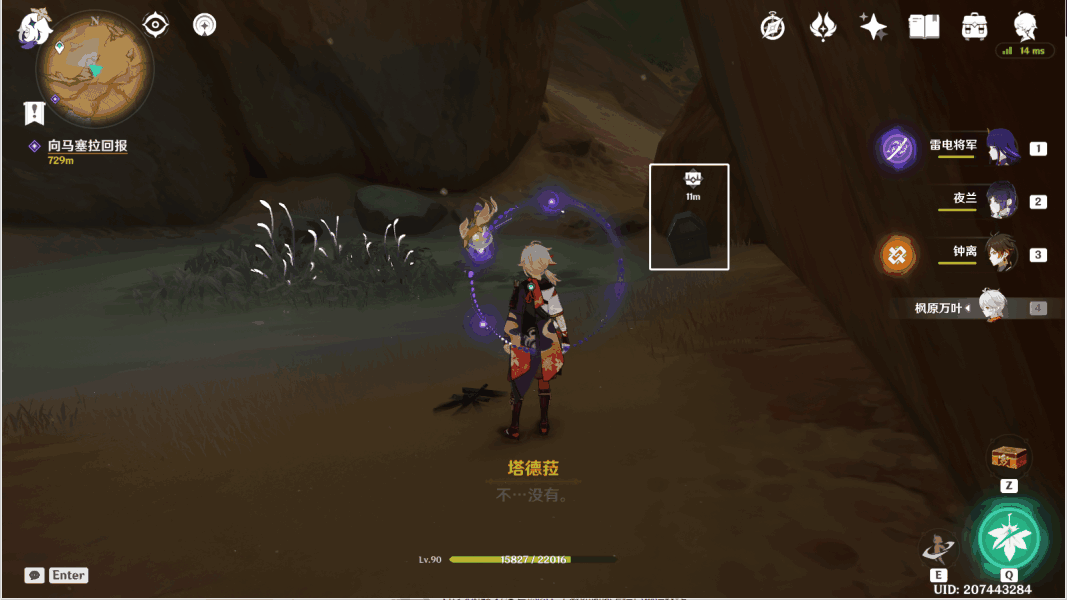Open the map from the minimap
The width and height of the screenshot is (1067, 600).
click(94, 69)
